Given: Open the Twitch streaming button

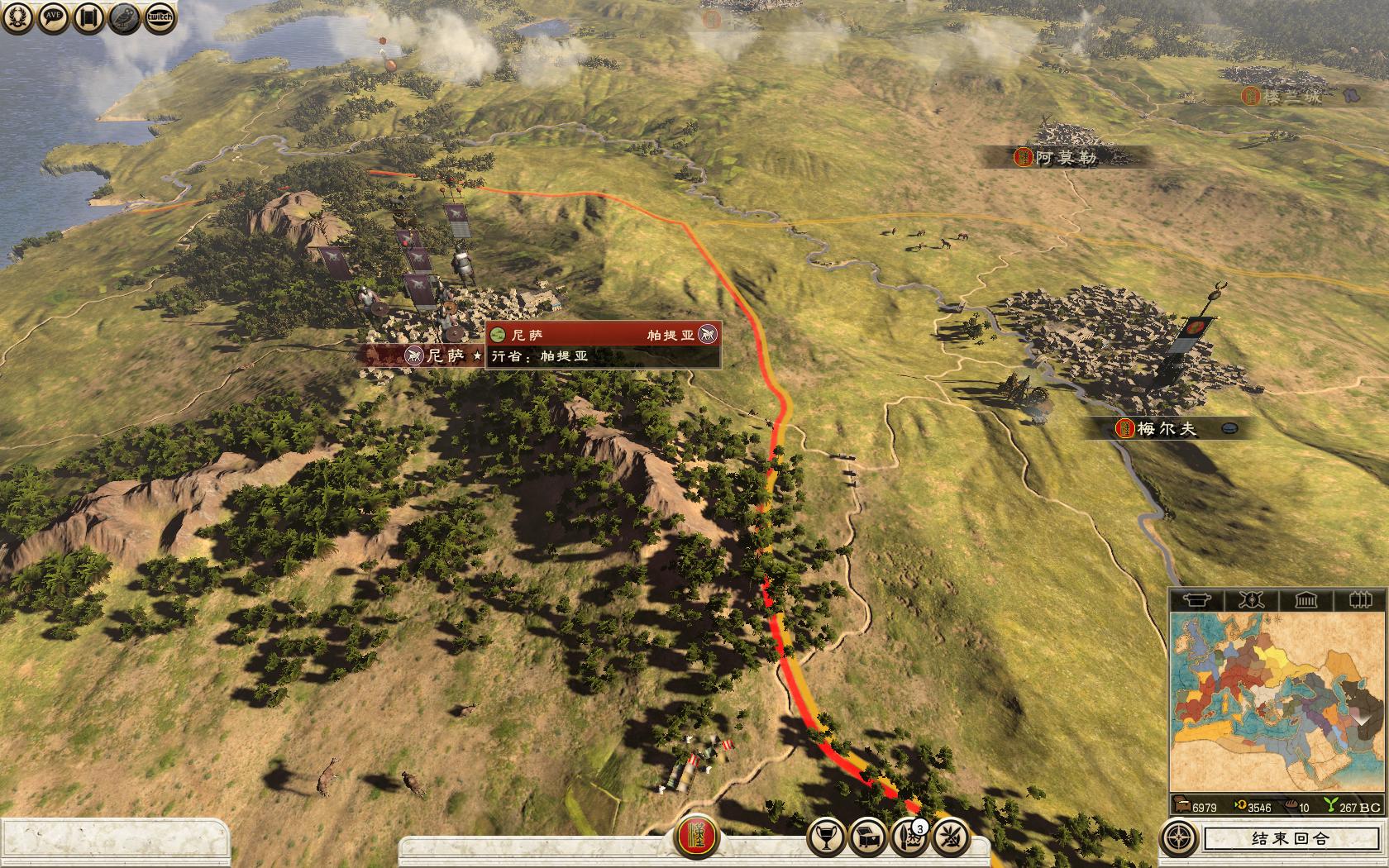Looking at the screenshot, I should [160, 17].
